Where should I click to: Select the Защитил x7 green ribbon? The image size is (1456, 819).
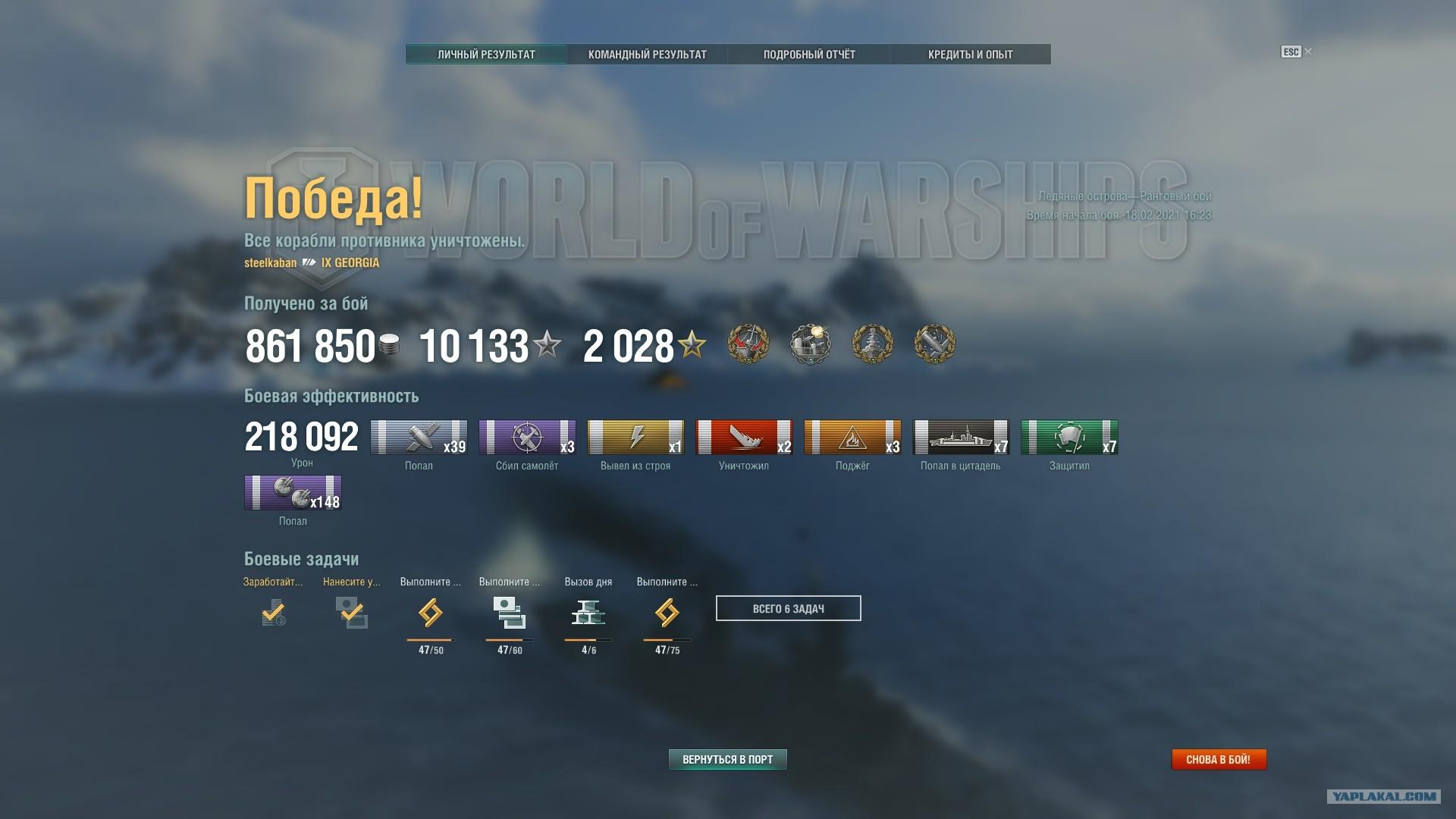[x=1069, y=438]
